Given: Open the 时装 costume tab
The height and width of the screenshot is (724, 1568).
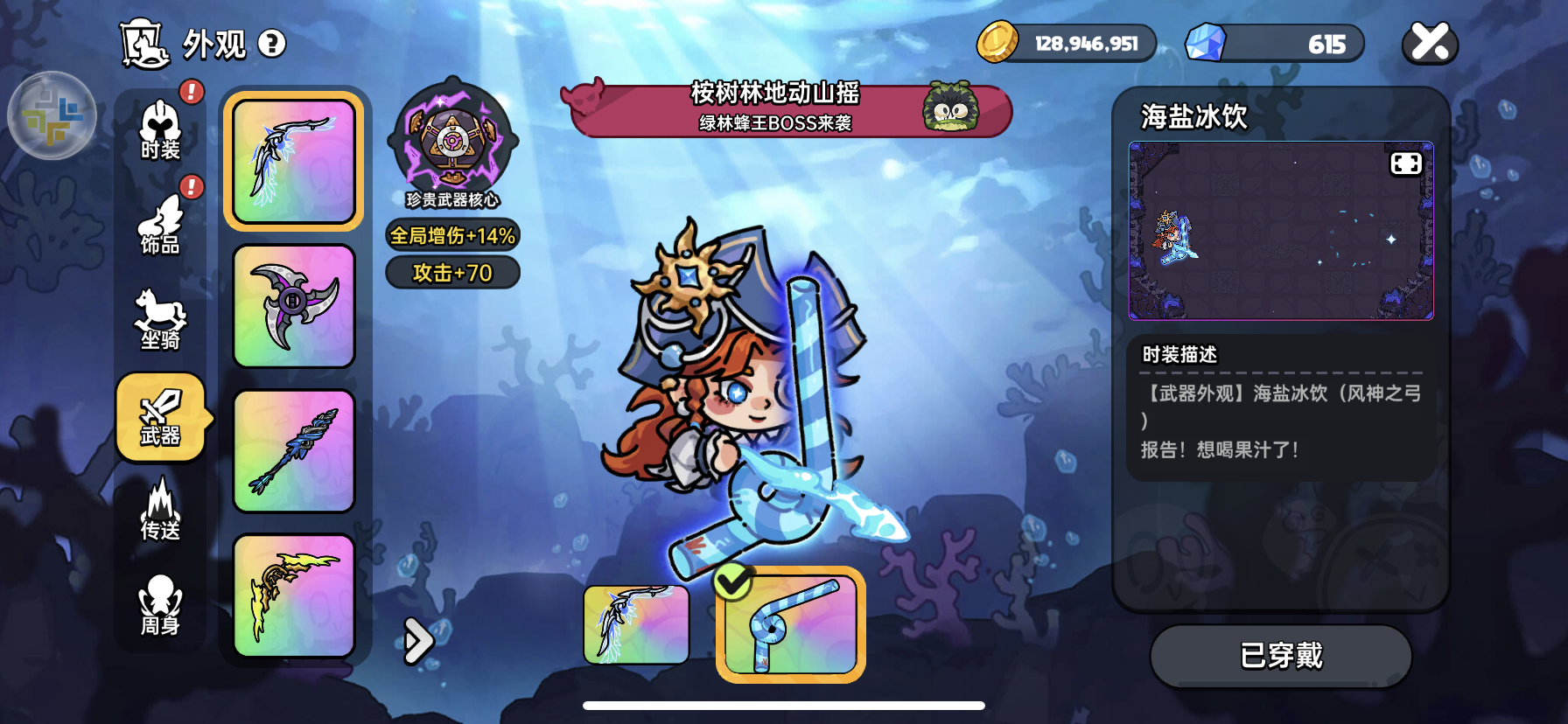Looking at the screenshot, I should pyautogui.click(x=160, y=131).
